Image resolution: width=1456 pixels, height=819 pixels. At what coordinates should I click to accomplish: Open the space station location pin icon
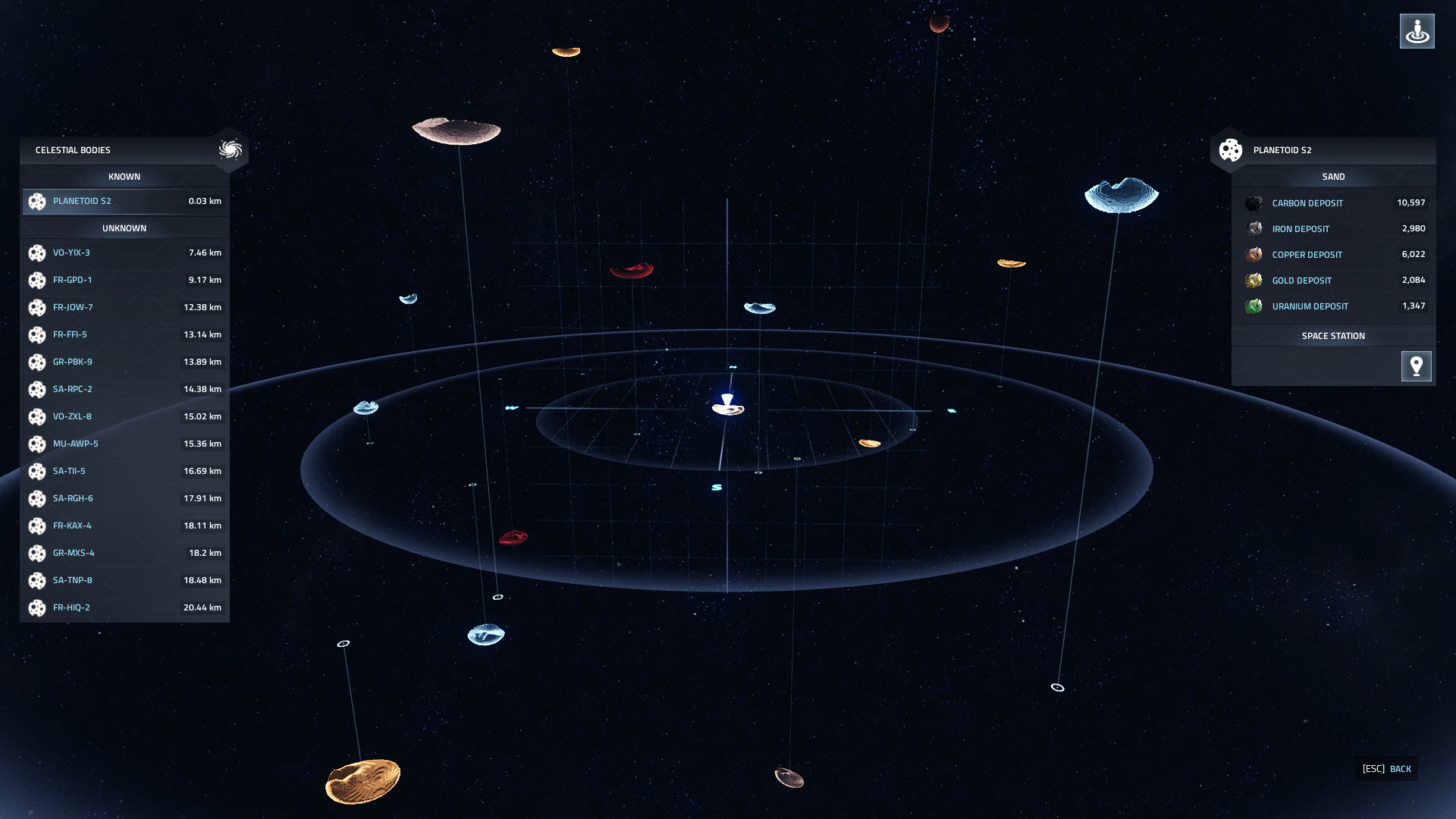1417,366
